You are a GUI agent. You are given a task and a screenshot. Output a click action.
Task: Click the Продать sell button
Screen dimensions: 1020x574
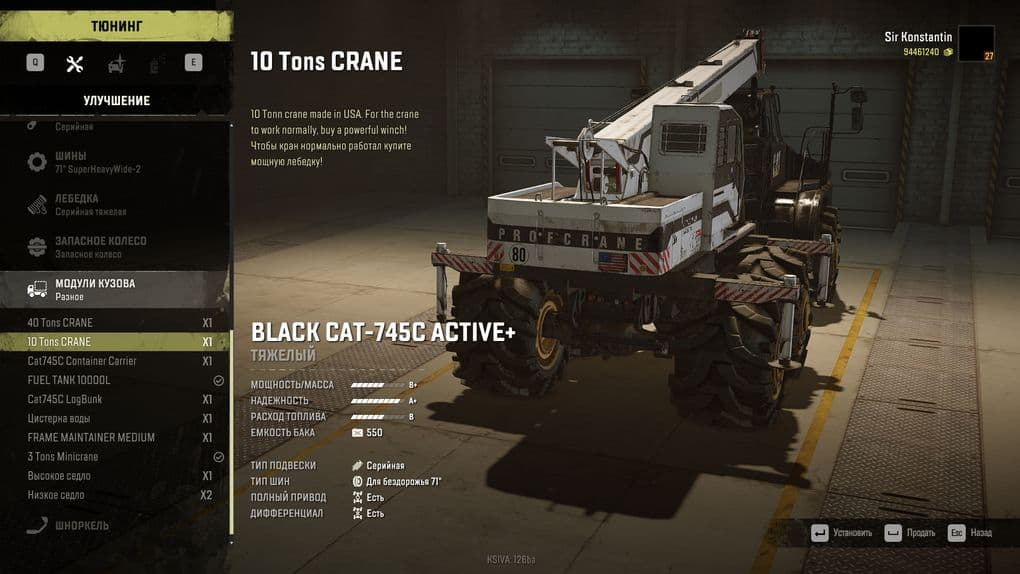coord(908,533)
